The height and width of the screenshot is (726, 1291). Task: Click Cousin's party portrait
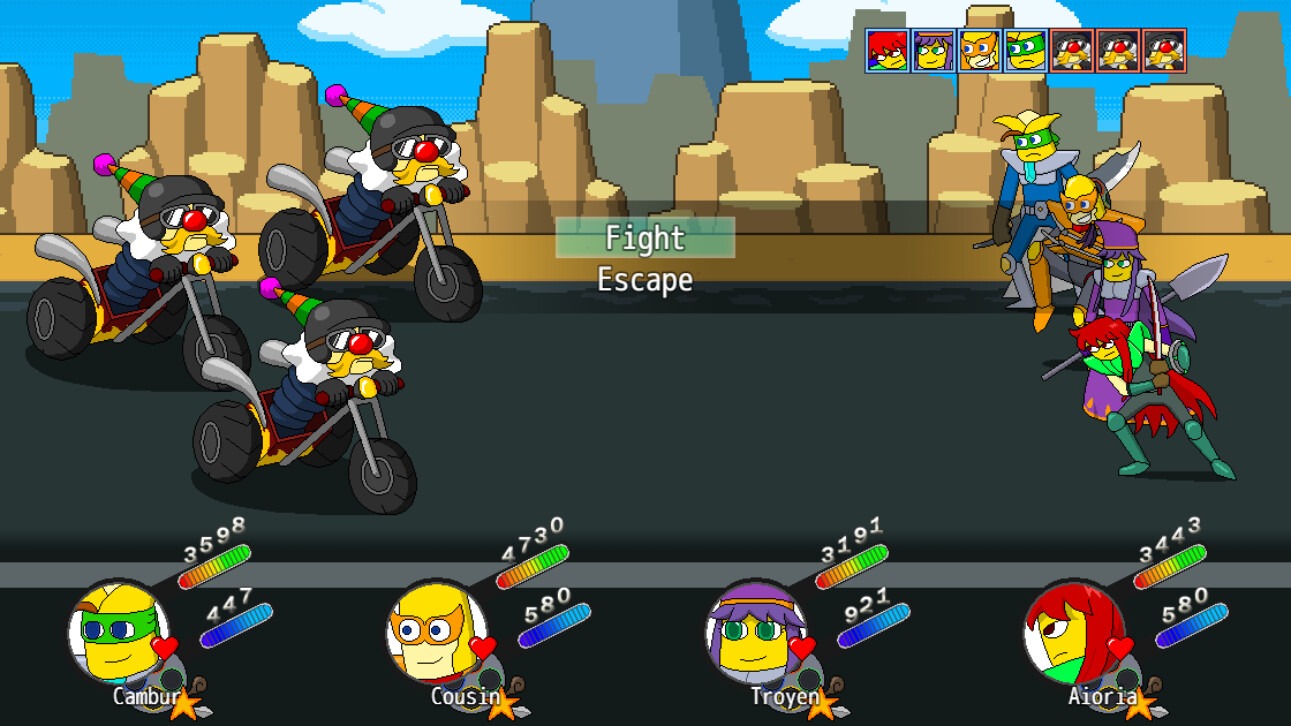coord(436,633)
